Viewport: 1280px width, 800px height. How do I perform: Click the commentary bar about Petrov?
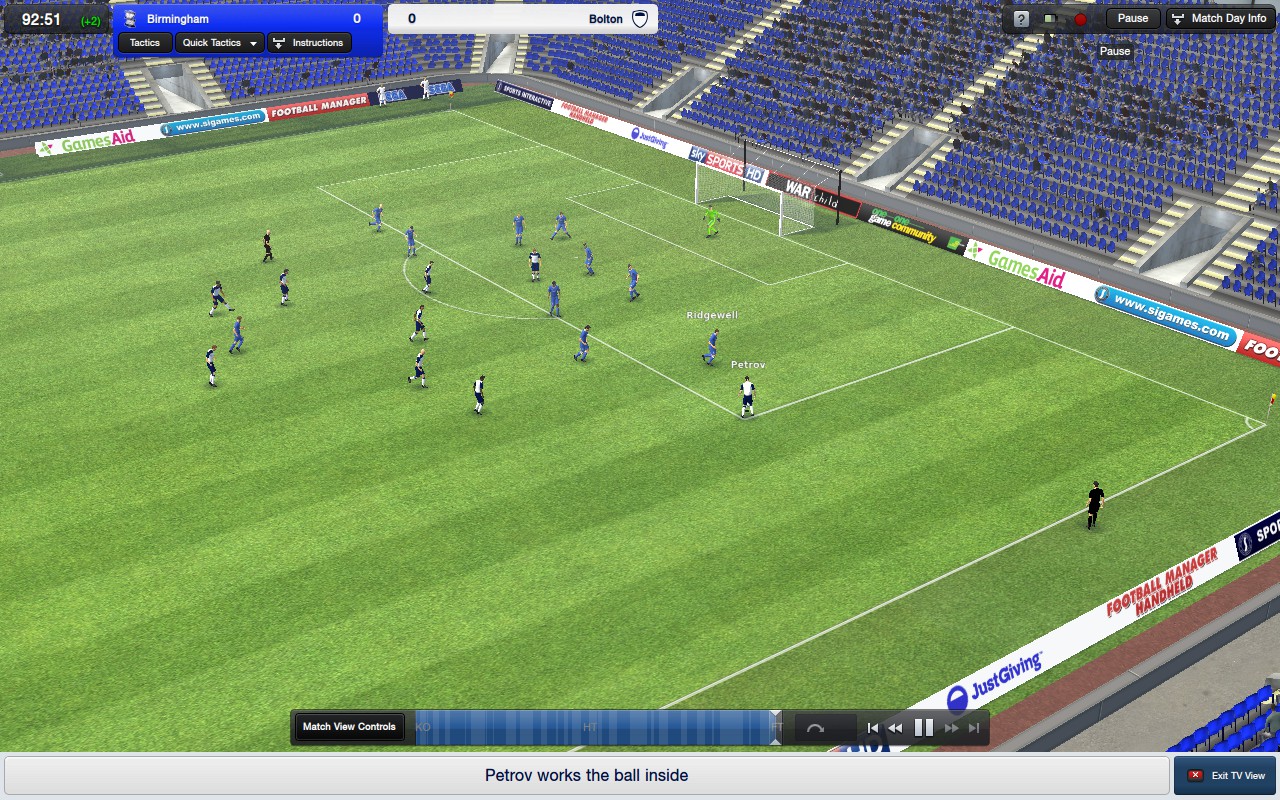point(586,776)
